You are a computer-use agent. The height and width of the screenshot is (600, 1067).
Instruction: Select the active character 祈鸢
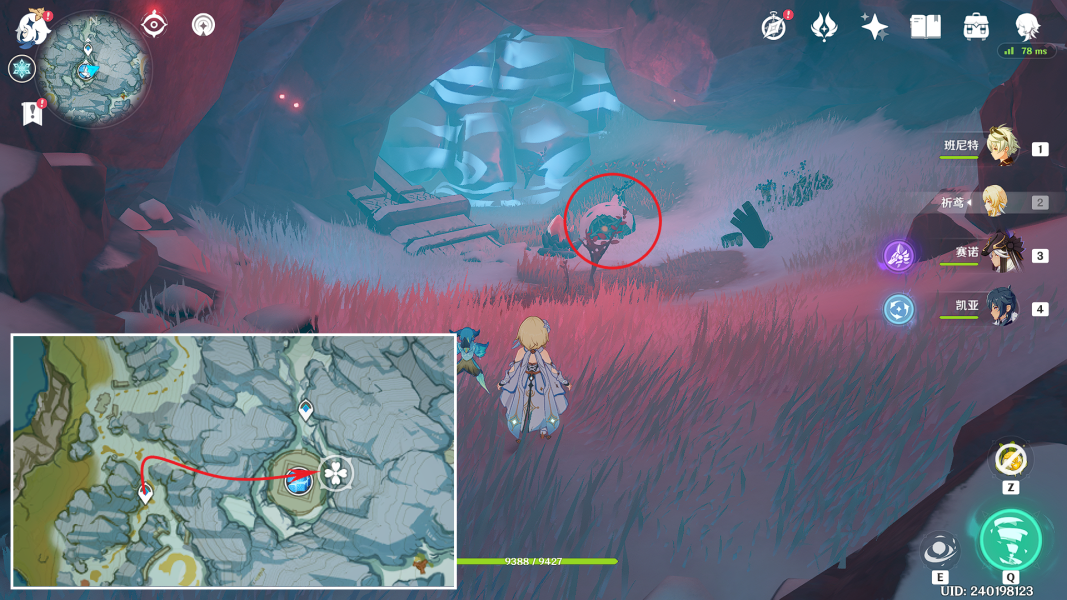[x=994, y=202]
